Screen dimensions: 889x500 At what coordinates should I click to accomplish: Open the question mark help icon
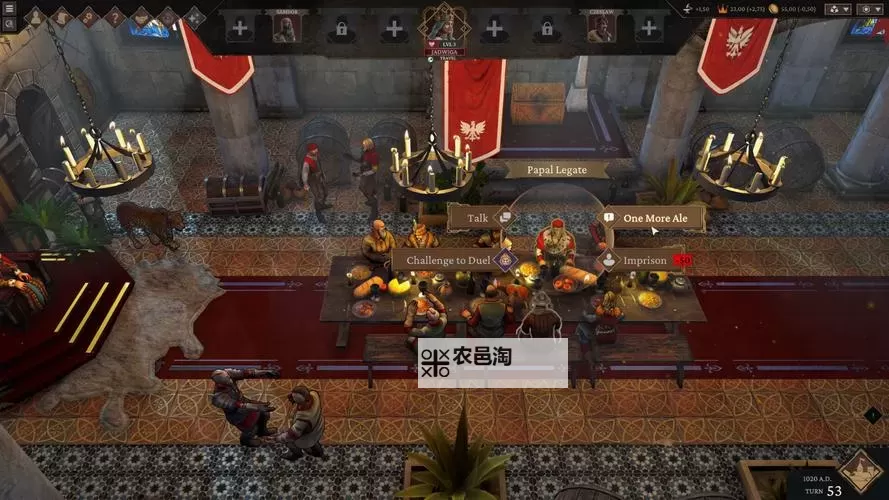coord(114,16)
